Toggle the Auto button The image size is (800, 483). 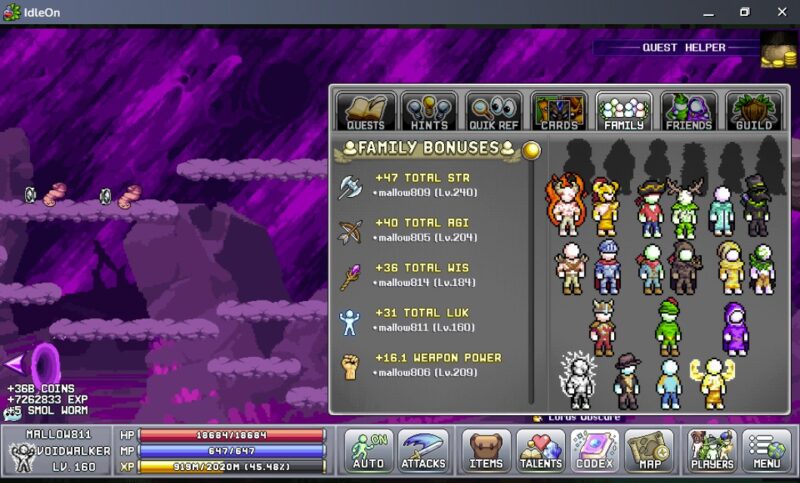tap(368, 451)
